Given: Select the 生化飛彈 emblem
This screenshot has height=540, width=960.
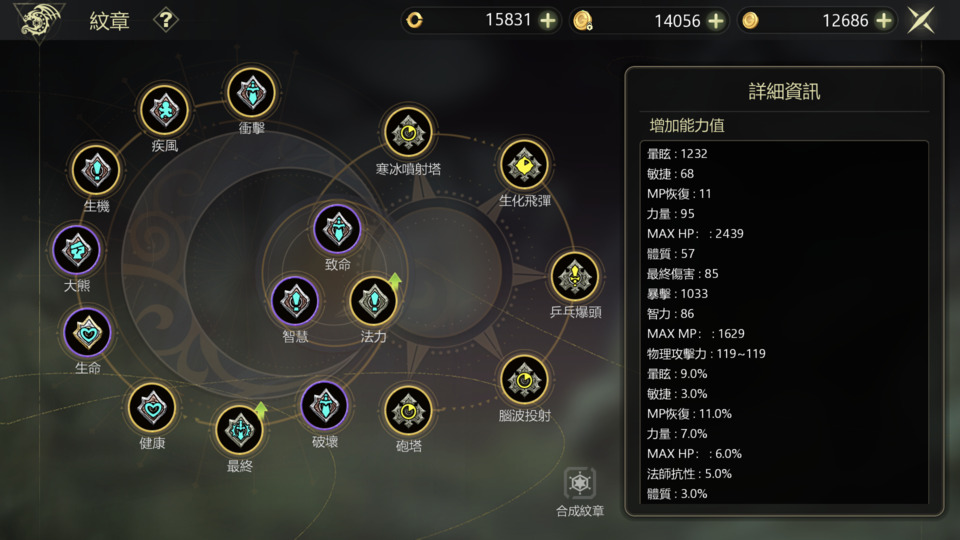Looking at the screenshot, I should pyautogui.click(x=524, y=164).
